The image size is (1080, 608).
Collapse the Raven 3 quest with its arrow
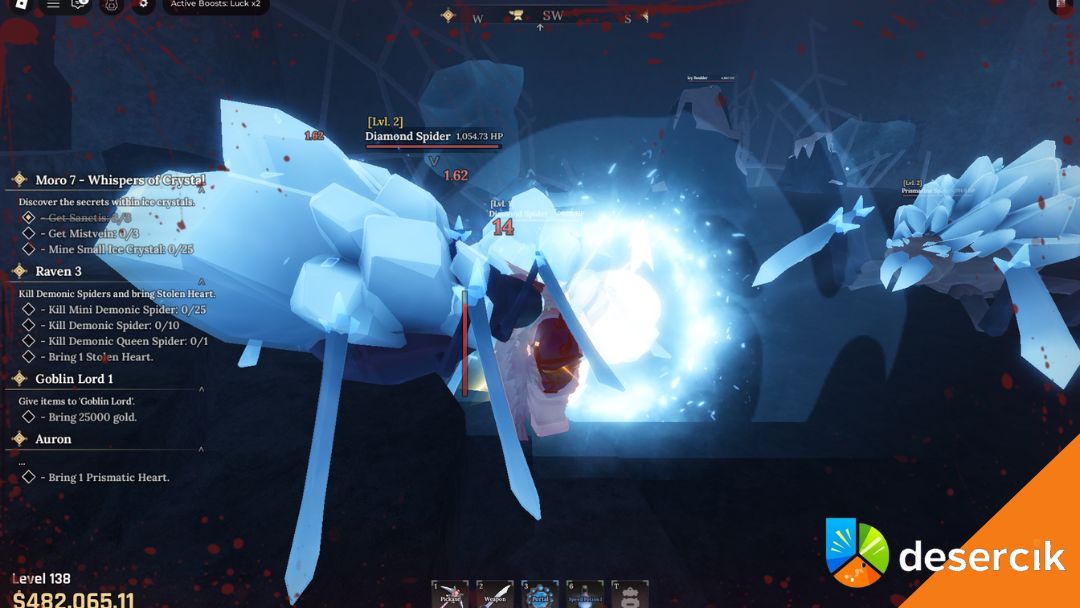click(201, 282)
